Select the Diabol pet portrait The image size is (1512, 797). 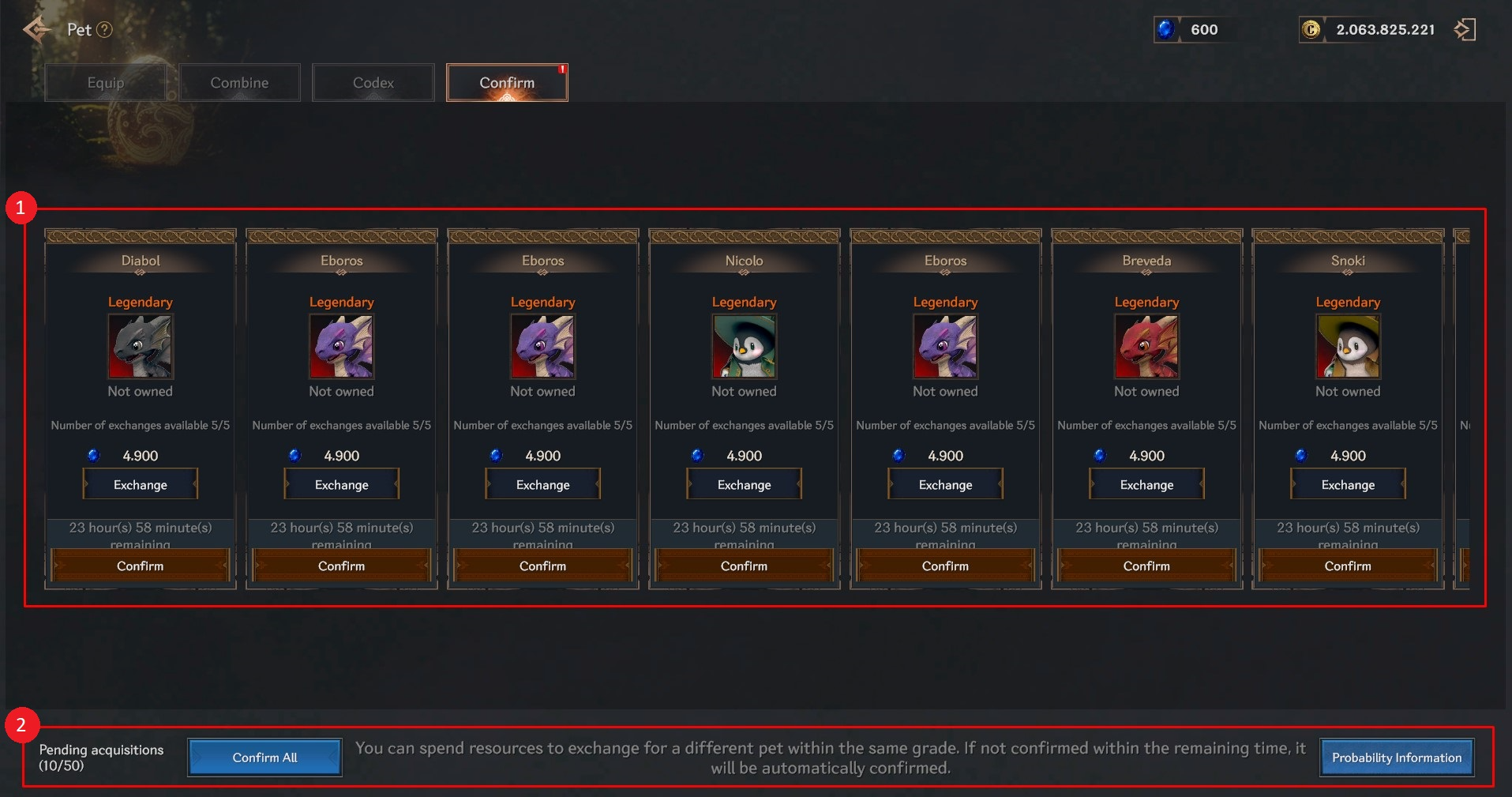140,347
